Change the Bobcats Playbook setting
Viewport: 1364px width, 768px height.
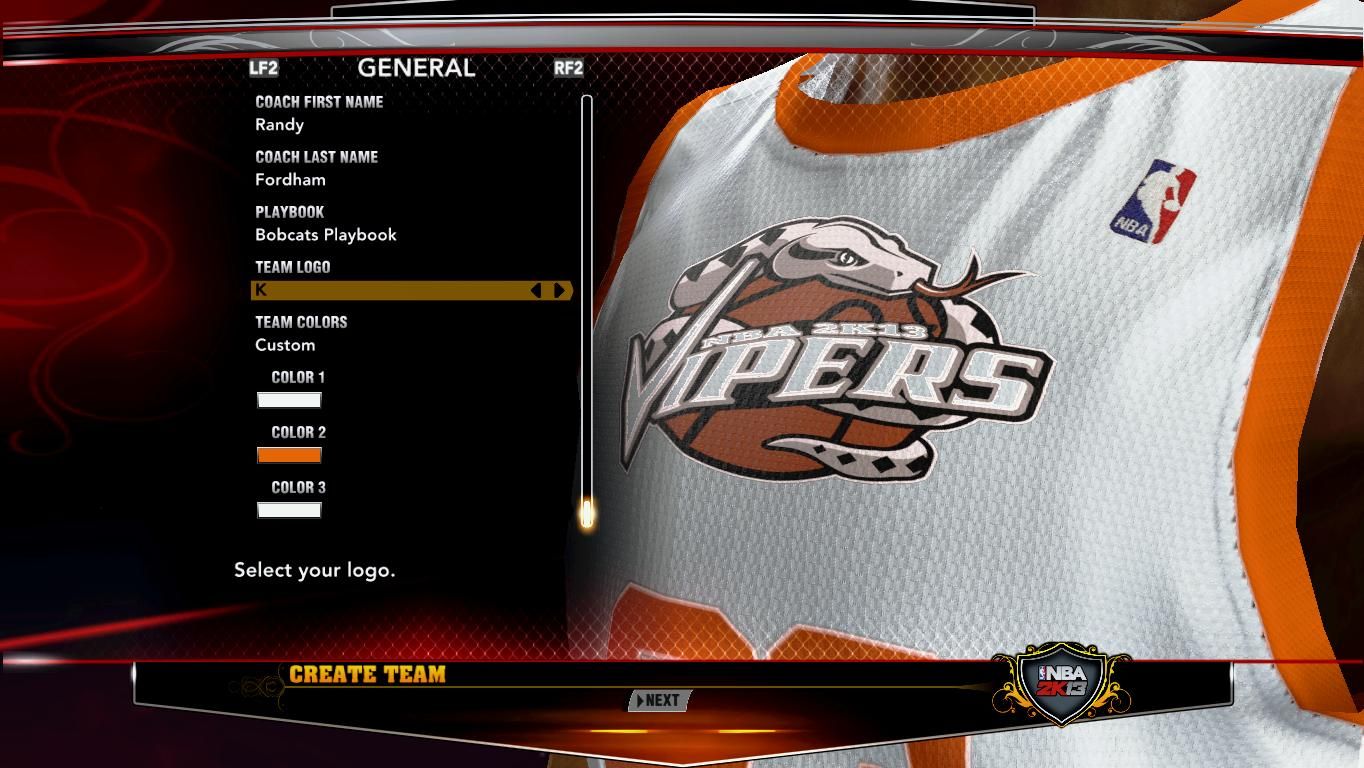(326, 235)
